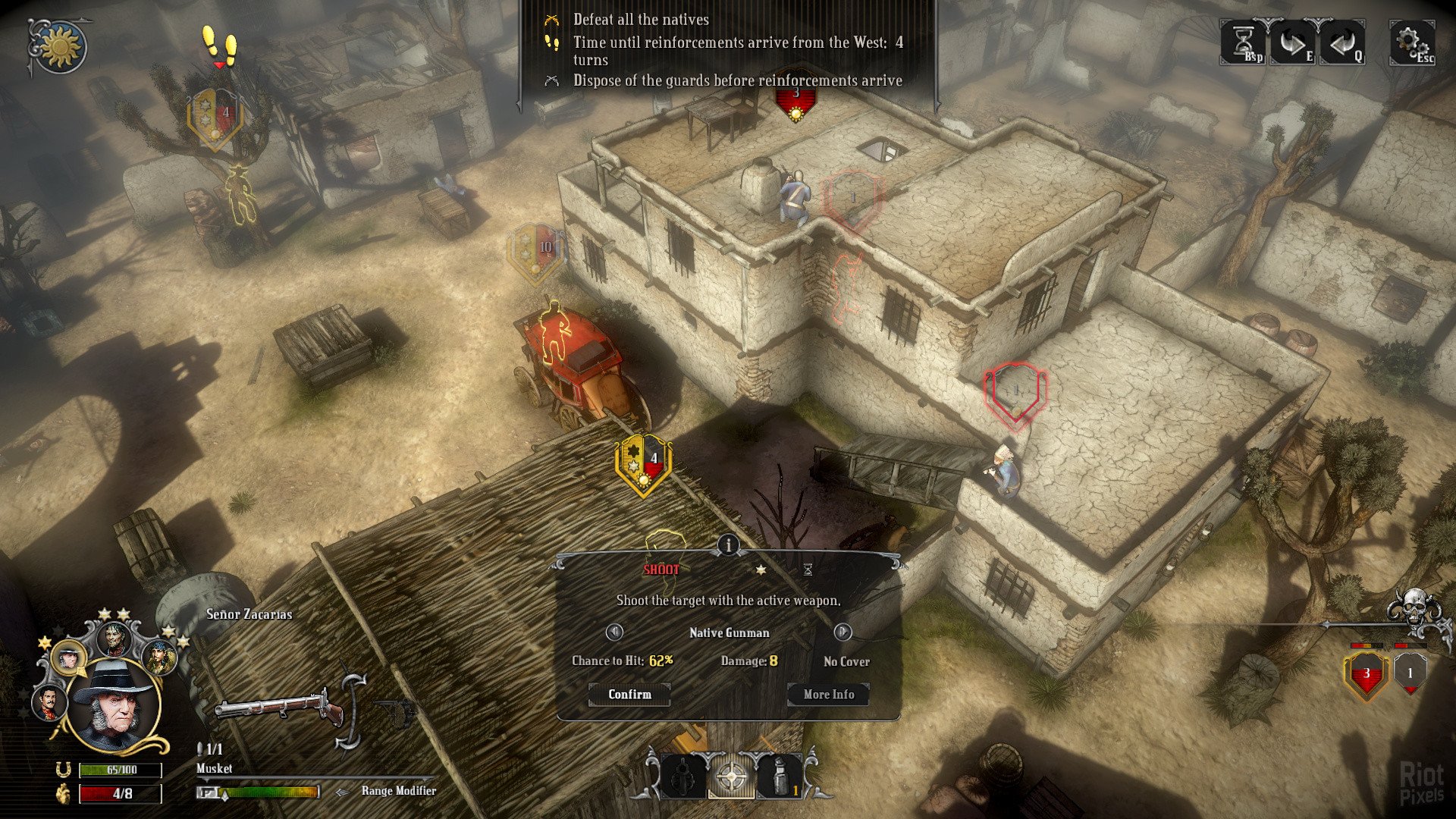Cycle to the next target with the right arrow
The width and height of the screenshot is (1456, 819).
tap(843, 632)
